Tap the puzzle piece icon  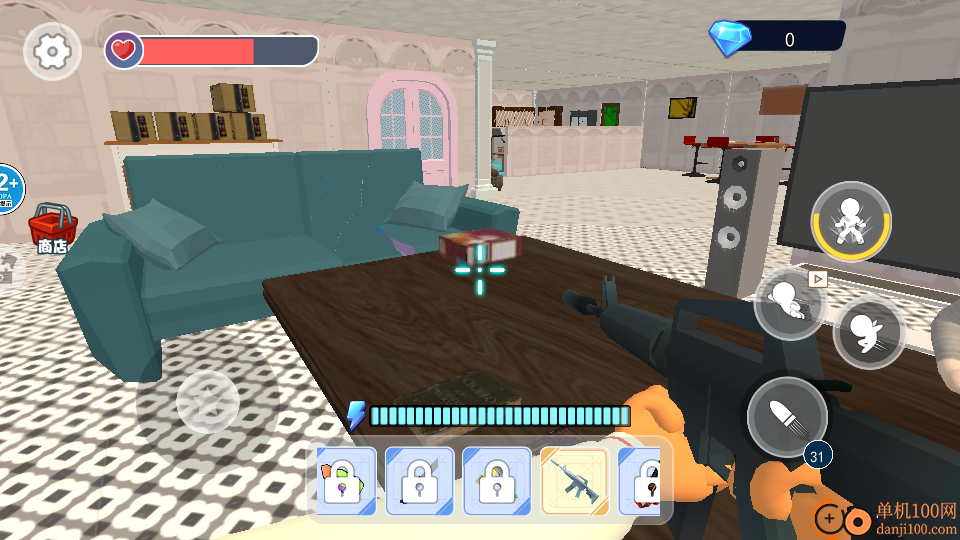pos(8,270)
